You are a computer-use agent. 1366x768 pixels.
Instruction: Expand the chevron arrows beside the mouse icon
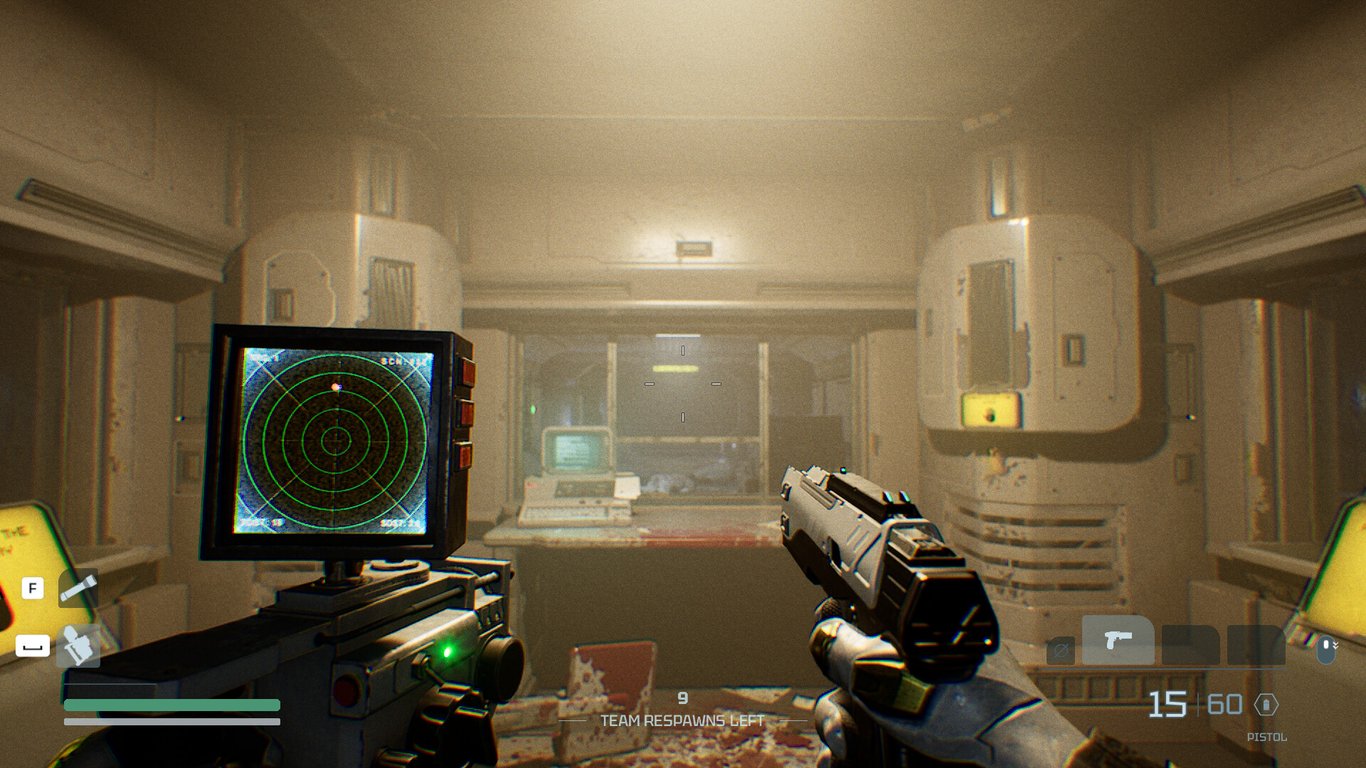(x=1337, y=645)
